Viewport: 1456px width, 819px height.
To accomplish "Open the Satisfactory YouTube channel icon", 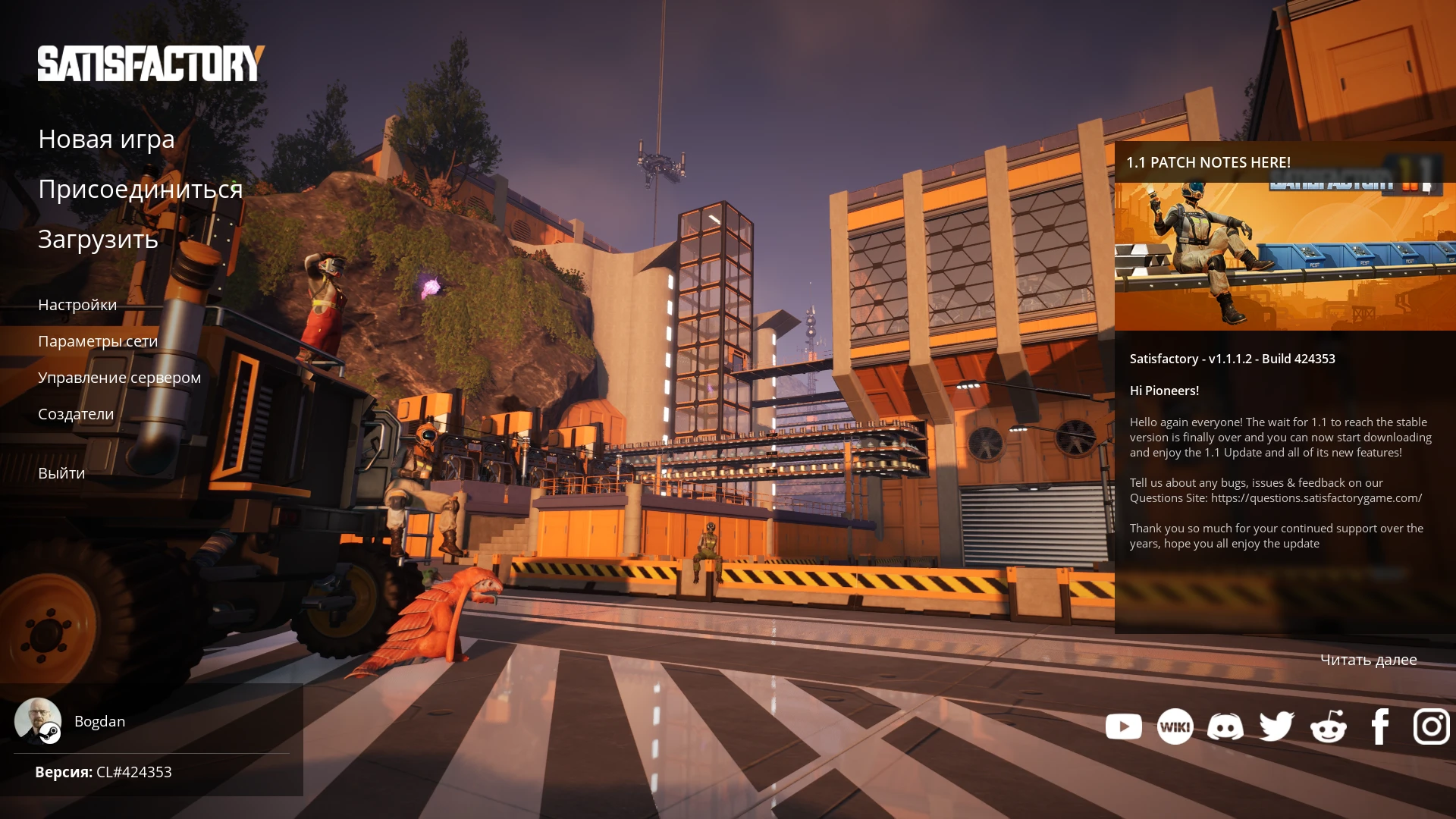I will coord(1124,726).
